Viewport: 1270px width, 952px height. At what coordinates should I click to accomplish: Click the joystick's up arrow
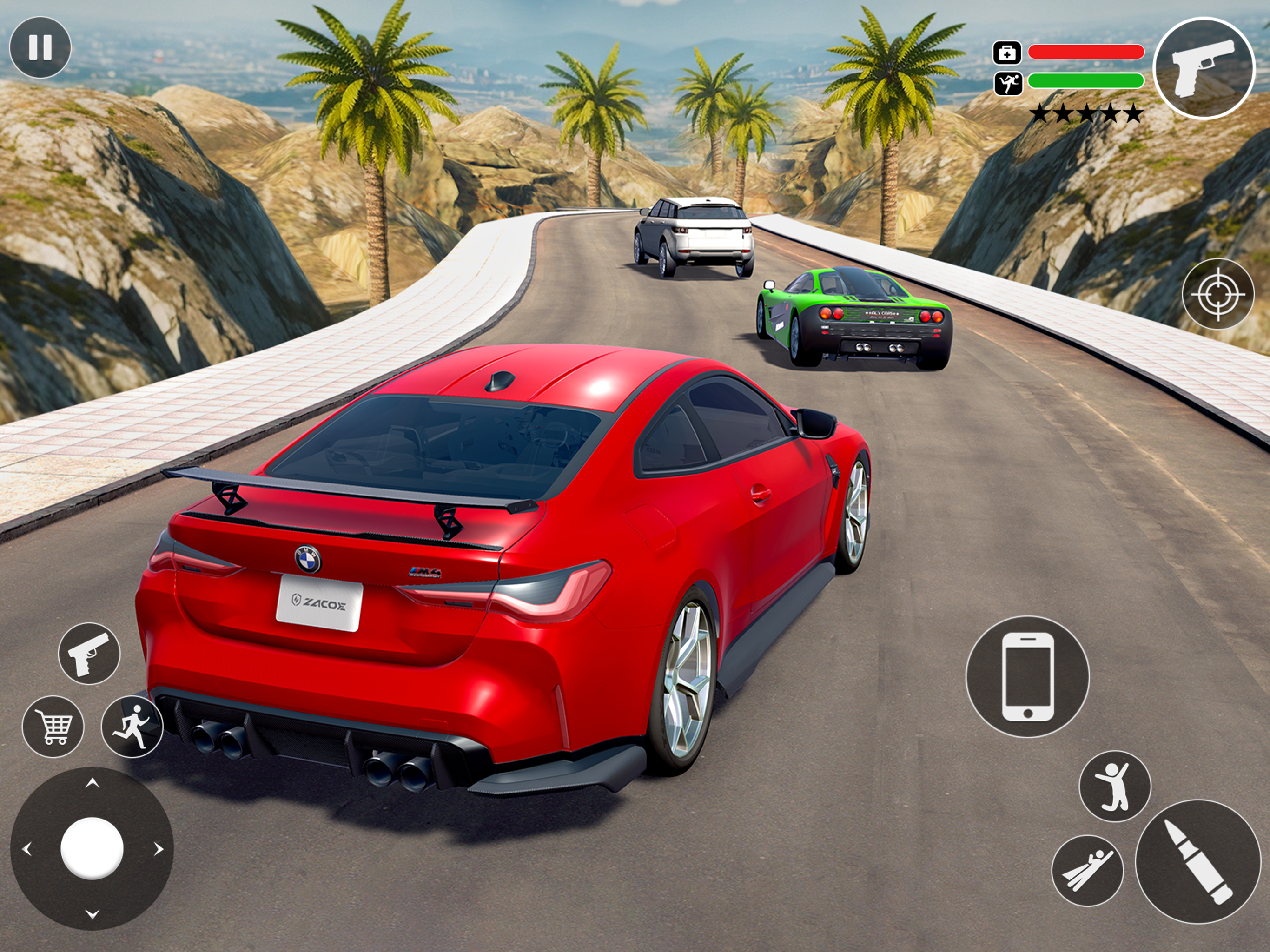click(92, 783)
